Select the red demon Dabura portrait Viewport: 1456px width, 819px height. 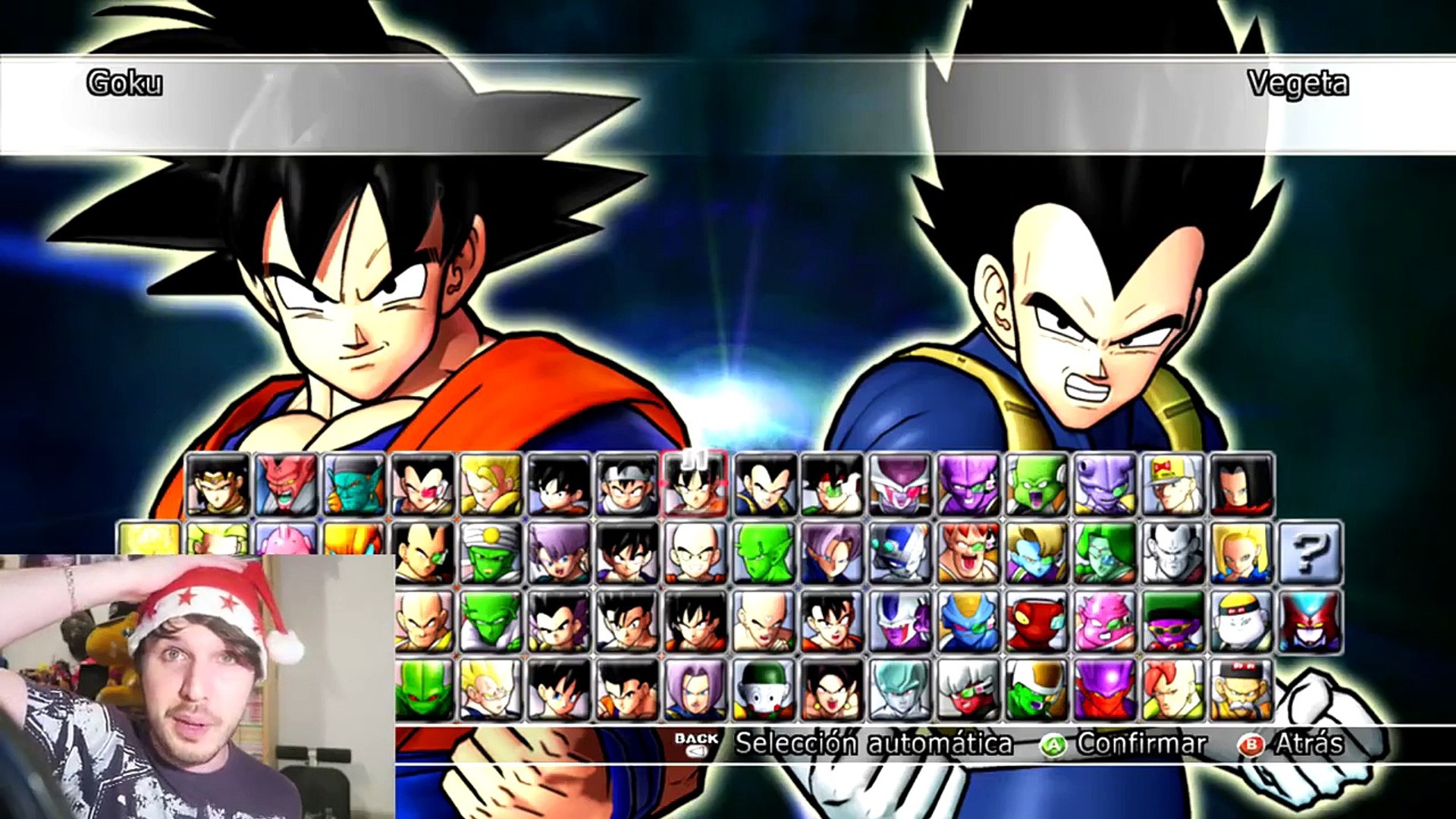coord(286,485)
